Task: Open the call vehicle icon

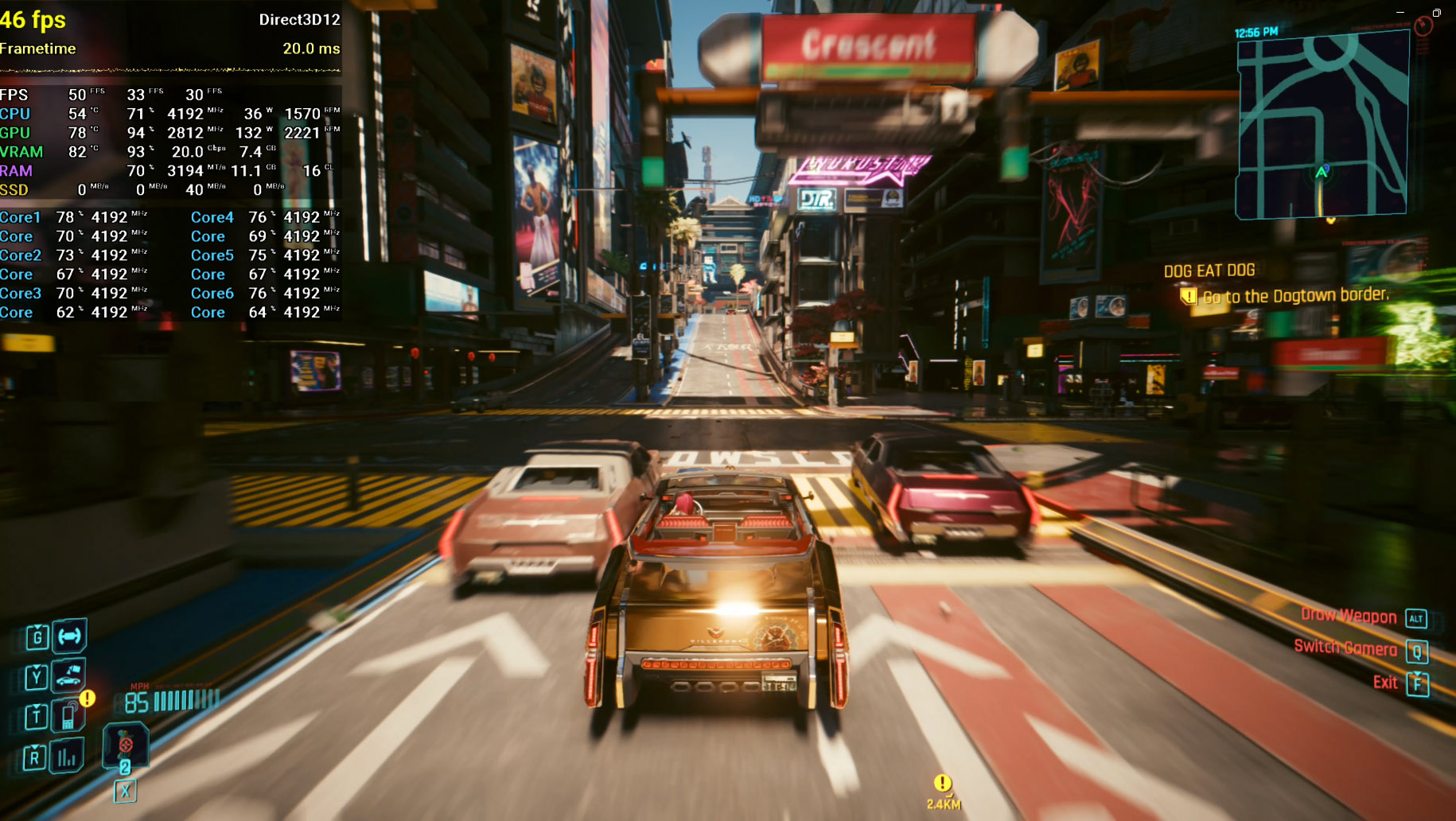Action: click(68, 676)
